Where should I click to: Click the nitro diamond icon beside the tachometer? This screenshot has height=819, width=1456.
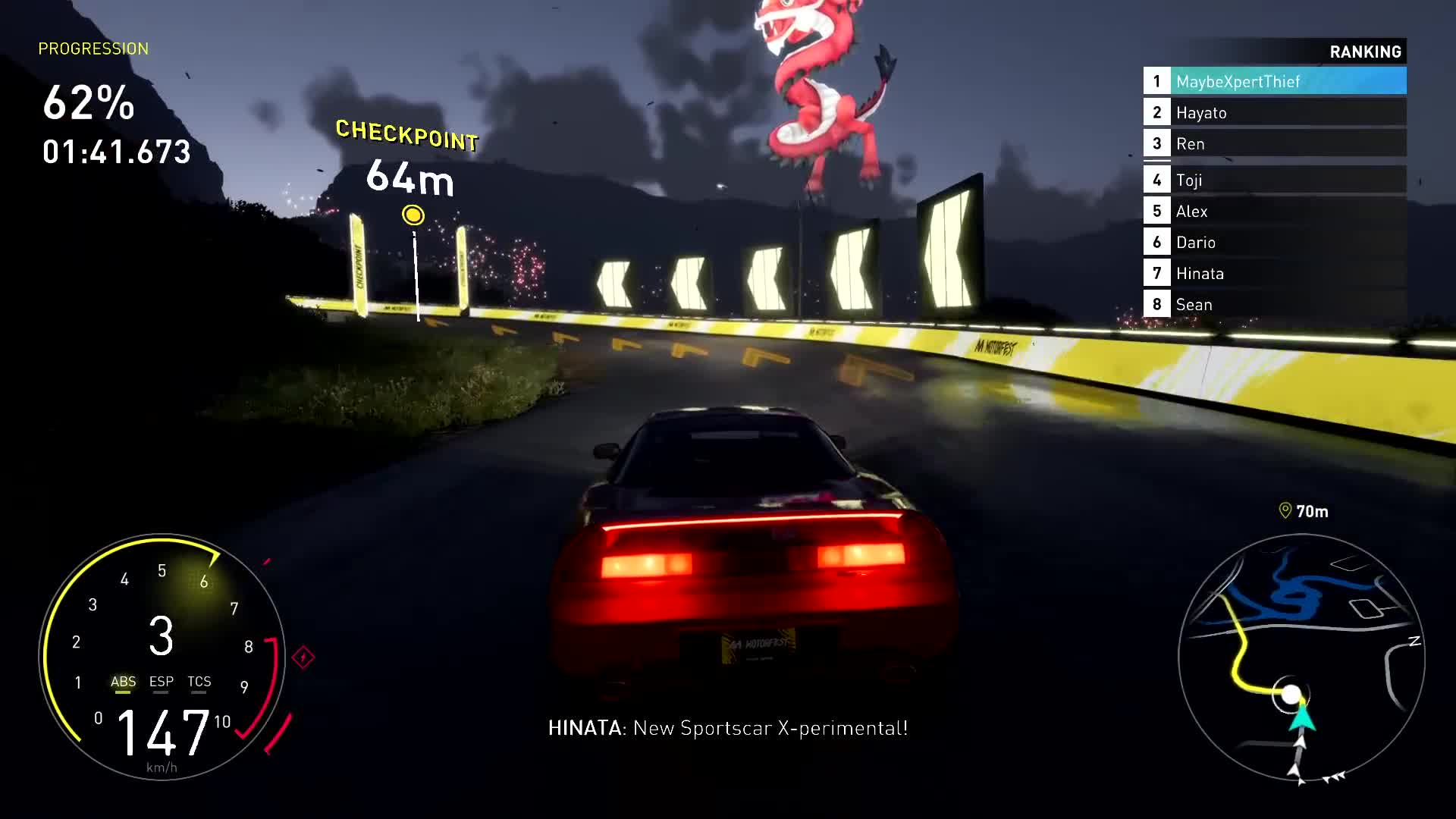[305, 657]
